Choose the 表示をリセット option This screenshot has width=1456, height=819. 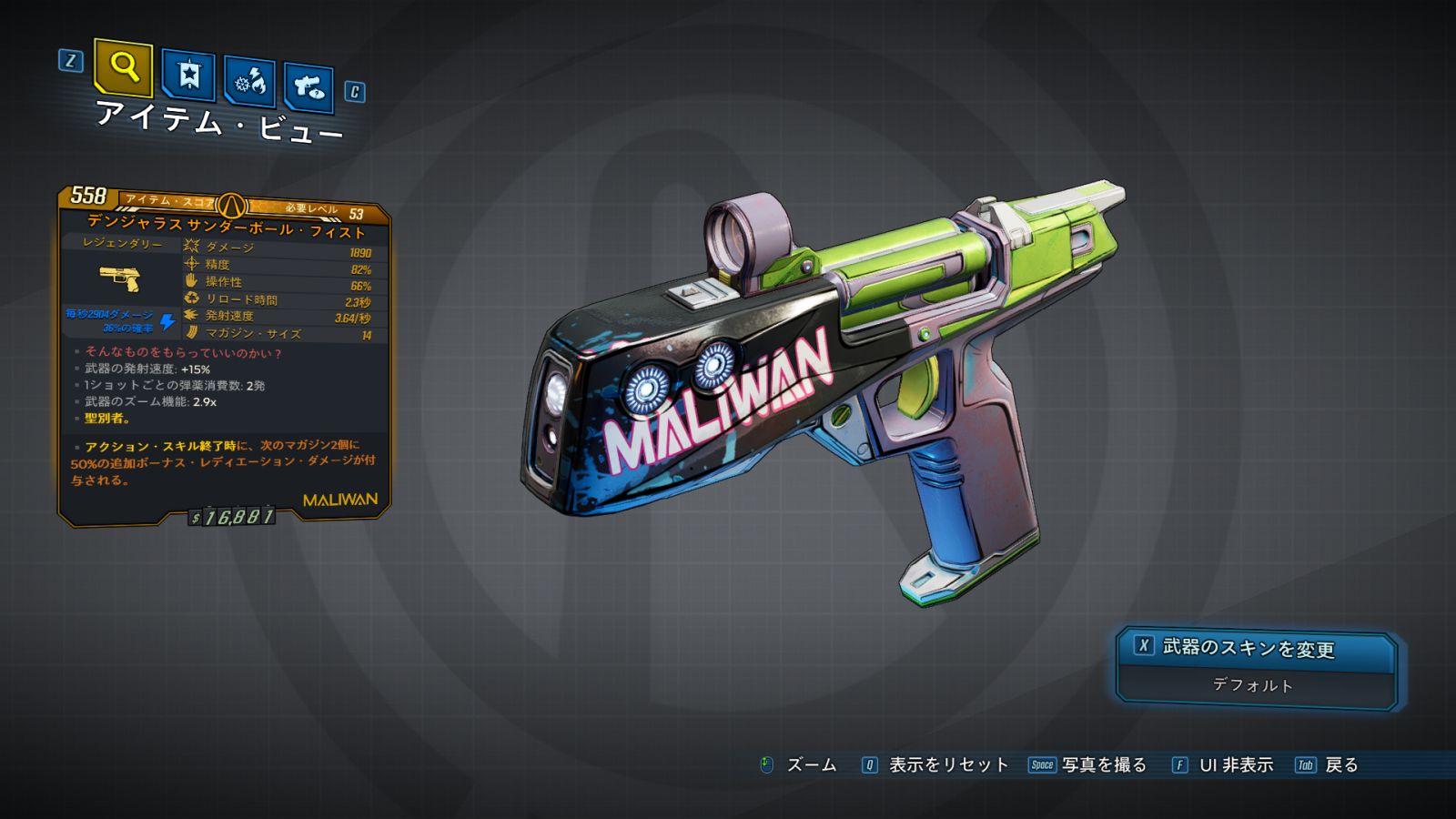coord(947,765)
